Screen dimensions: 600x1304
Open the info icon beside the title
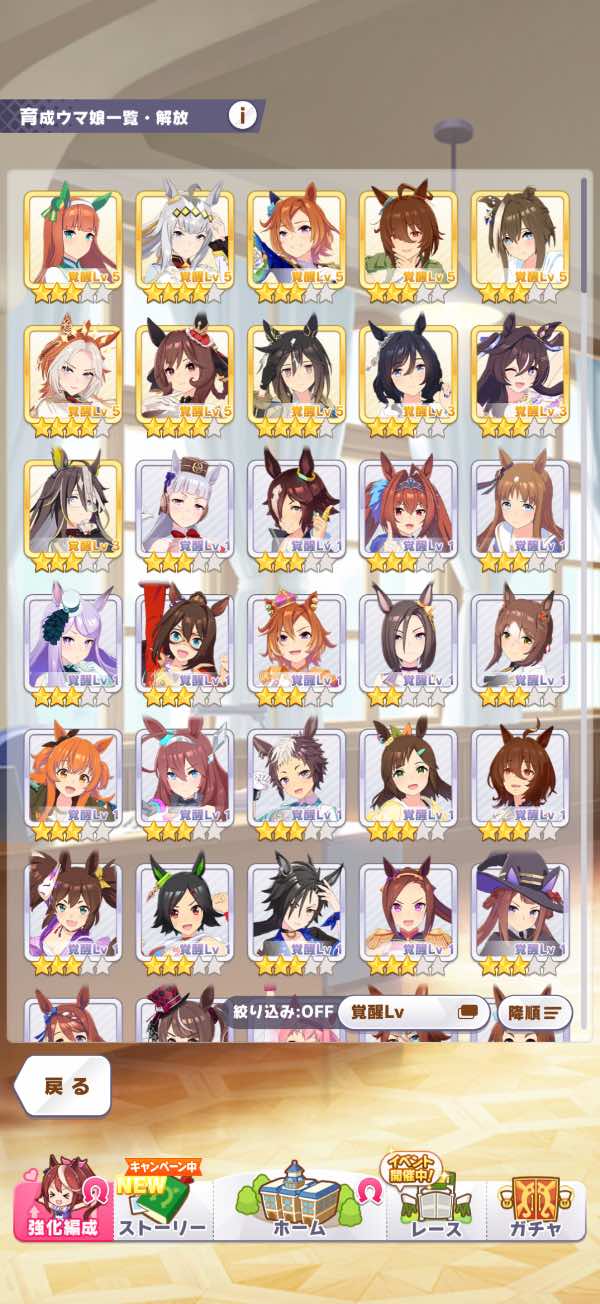coord(242,115)
